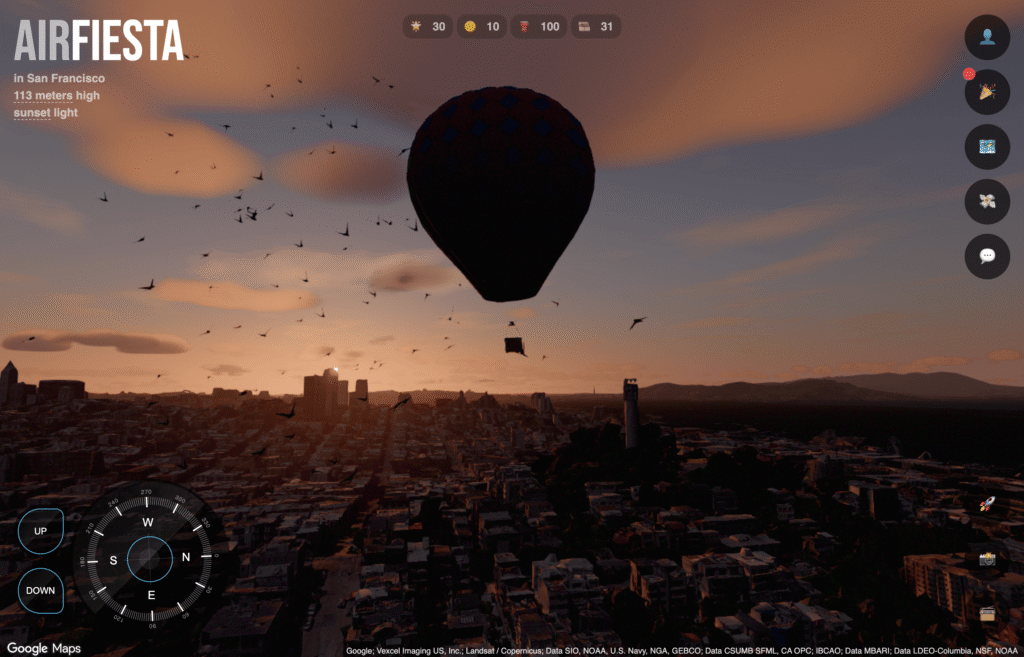This screenshot has height=657, width=1024.
Task: Descend using the DOWN button
Action: [41, 590]
